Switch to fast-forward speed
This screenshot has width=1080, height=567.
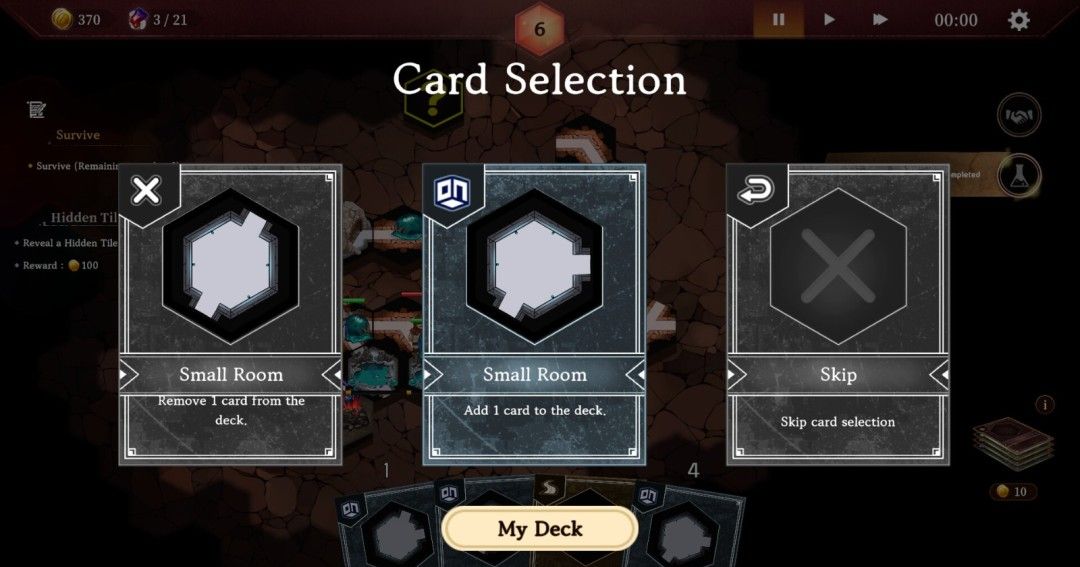click(880, 20)
